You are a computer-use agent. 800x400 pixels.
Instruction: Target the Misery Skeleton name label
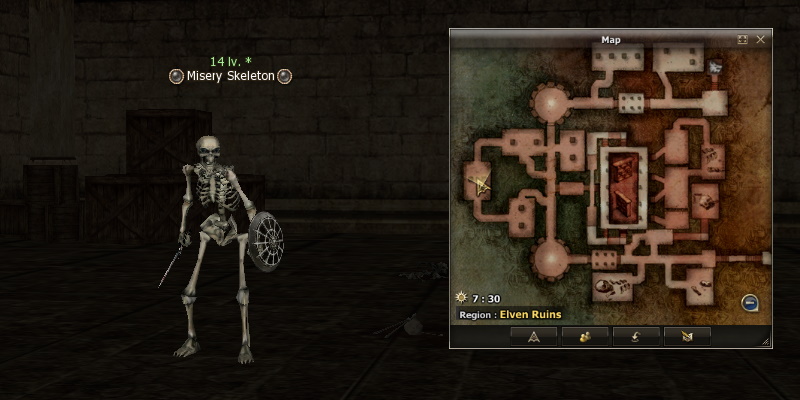[230, 76]
